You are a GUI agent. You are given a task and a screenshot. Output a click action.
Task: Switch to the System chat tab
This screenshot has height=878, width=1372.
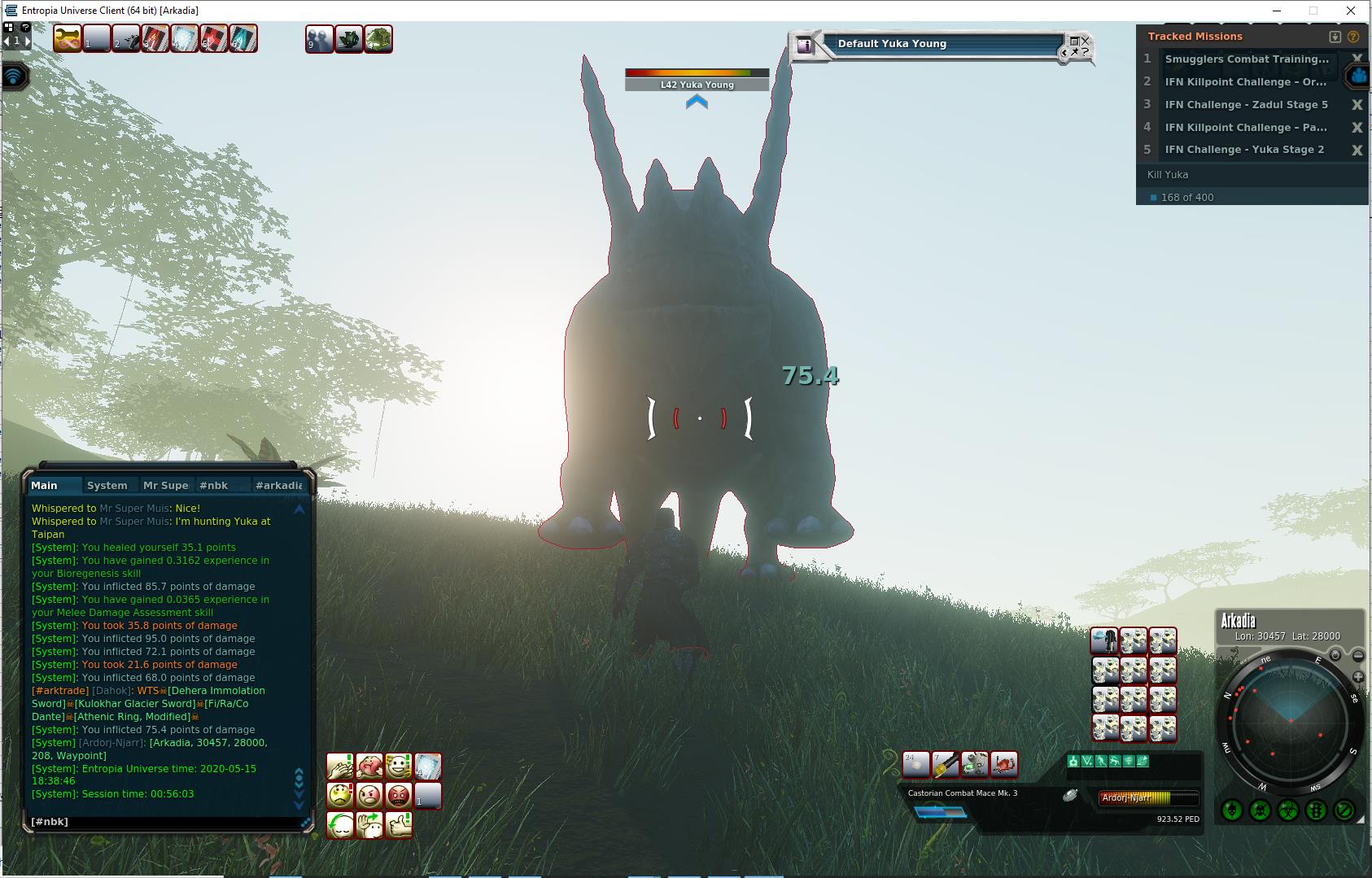(107, 486)
